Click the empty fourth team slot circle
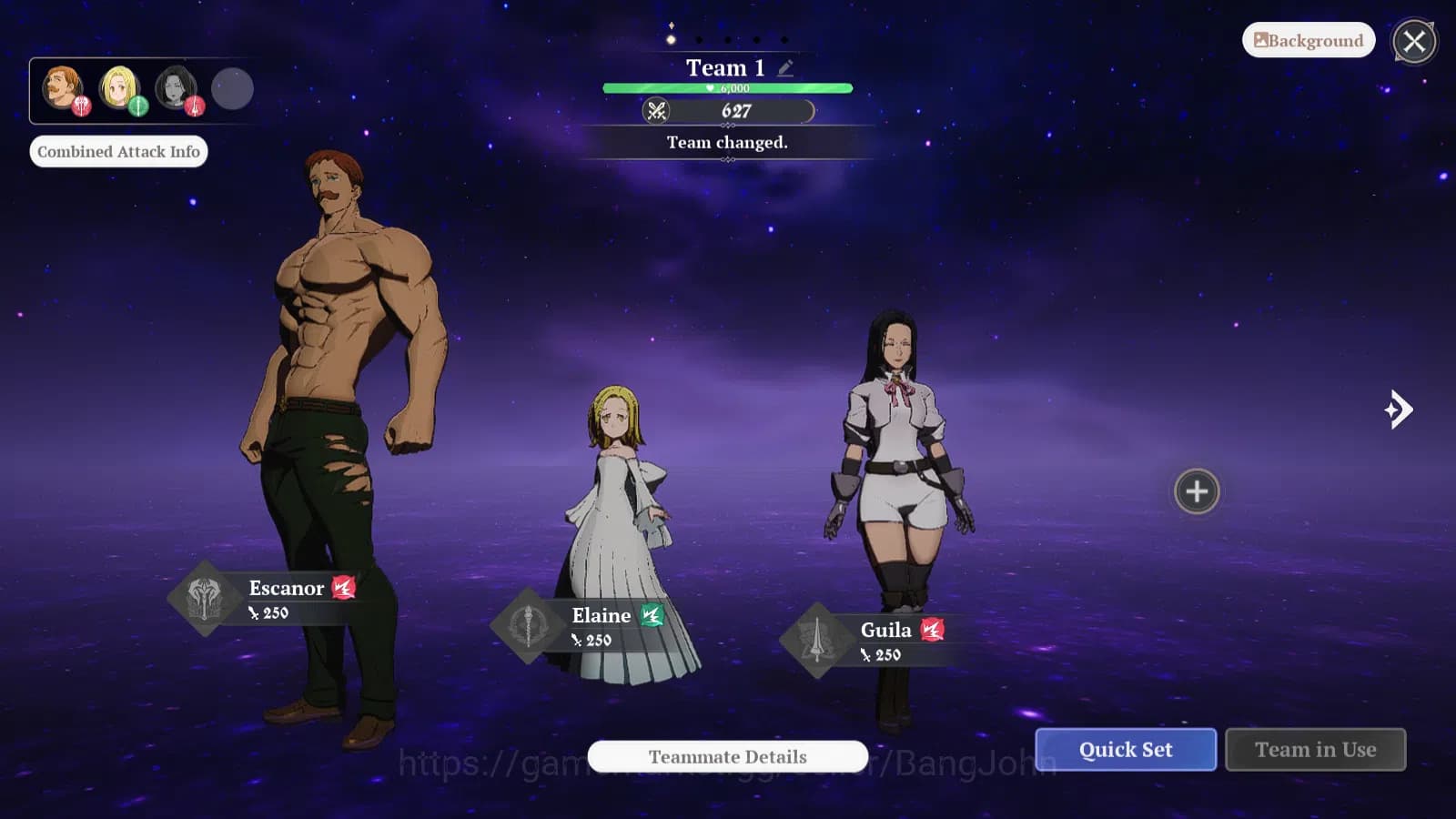 click(x=232, y=88)
